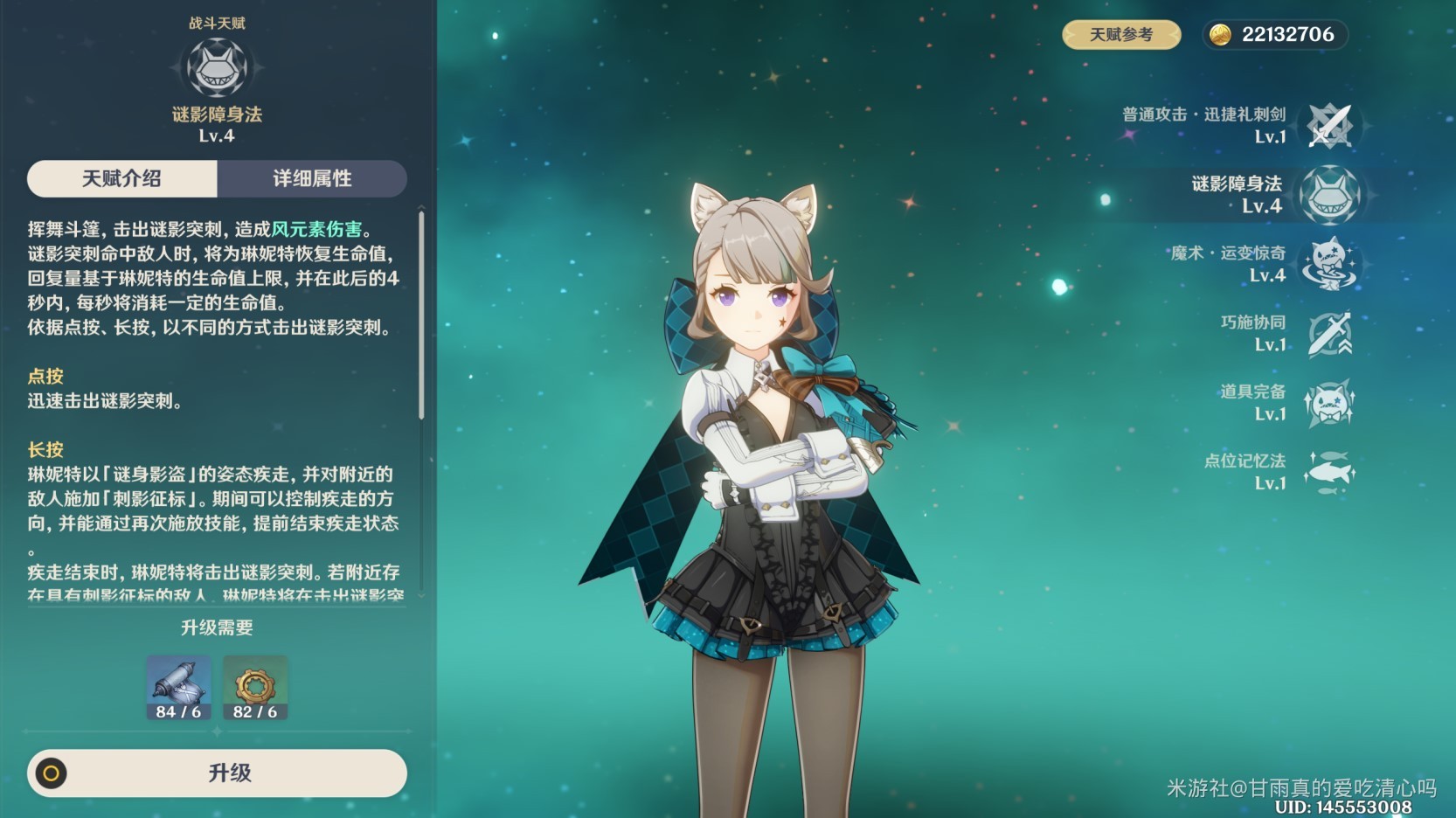Select 普通攻击·迅捷礼刺剑 talent

(1329, 126)
